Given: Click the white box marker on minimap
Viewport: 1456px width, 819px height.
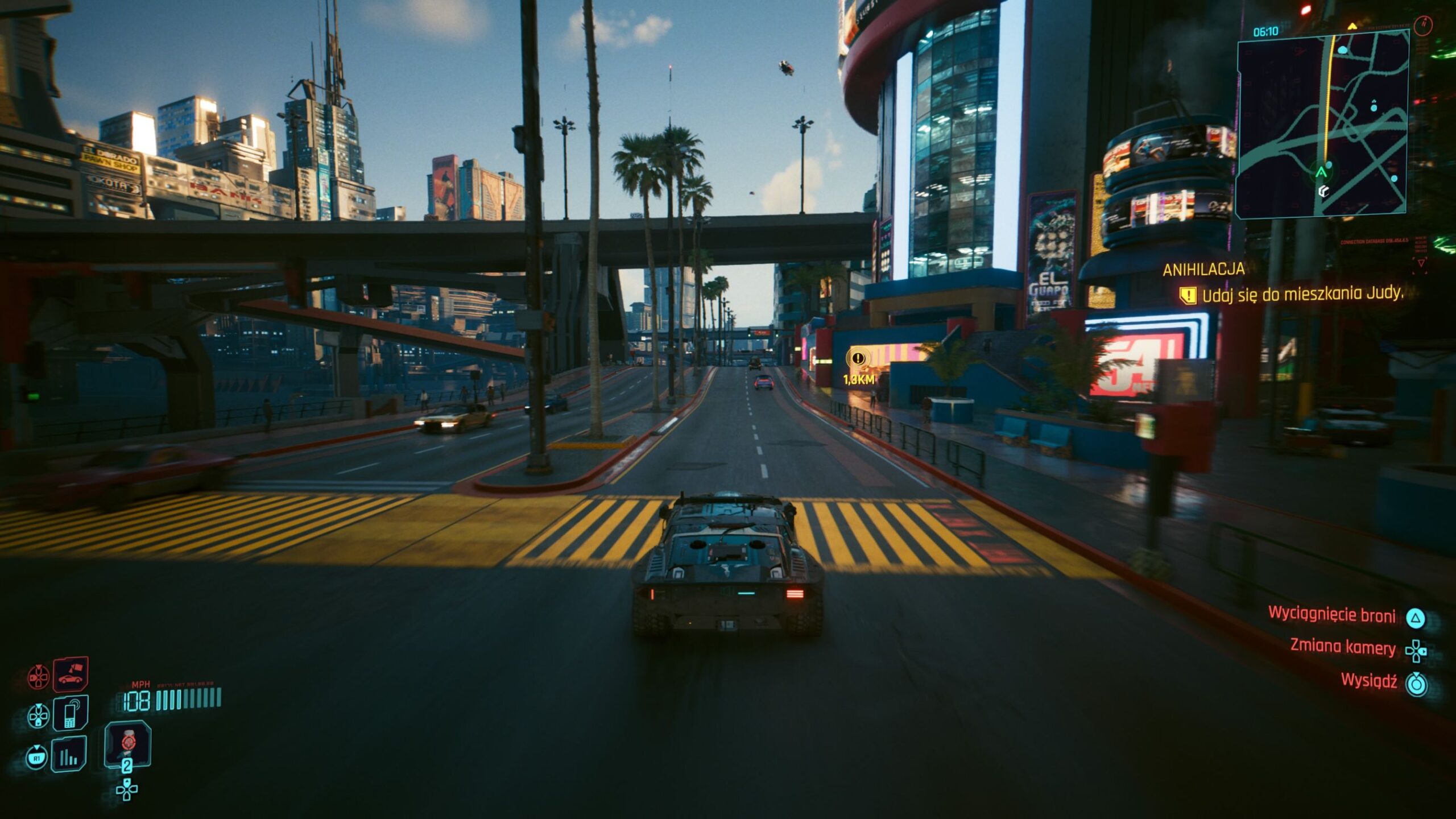Looking at the screenshot, I should pos(1324,192).
